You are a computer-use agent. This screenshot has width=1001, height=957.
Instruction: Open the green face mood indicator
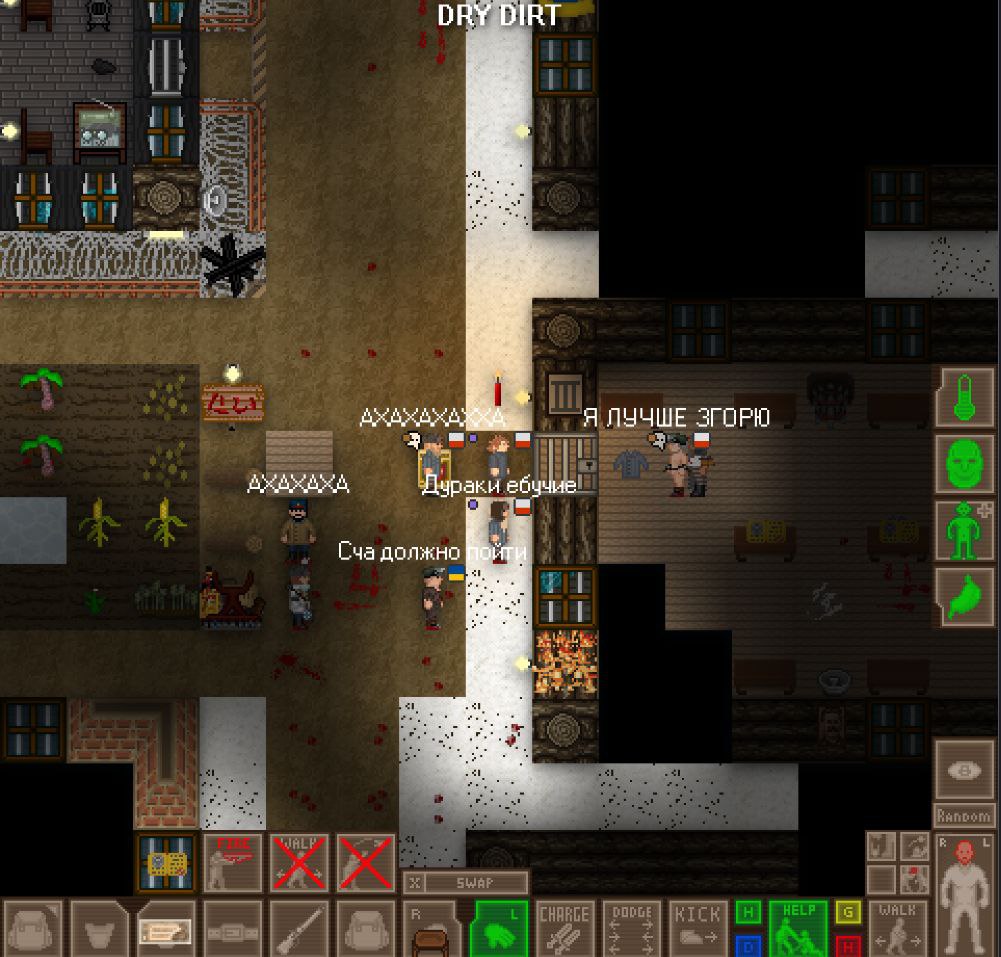tap(964, 464)
